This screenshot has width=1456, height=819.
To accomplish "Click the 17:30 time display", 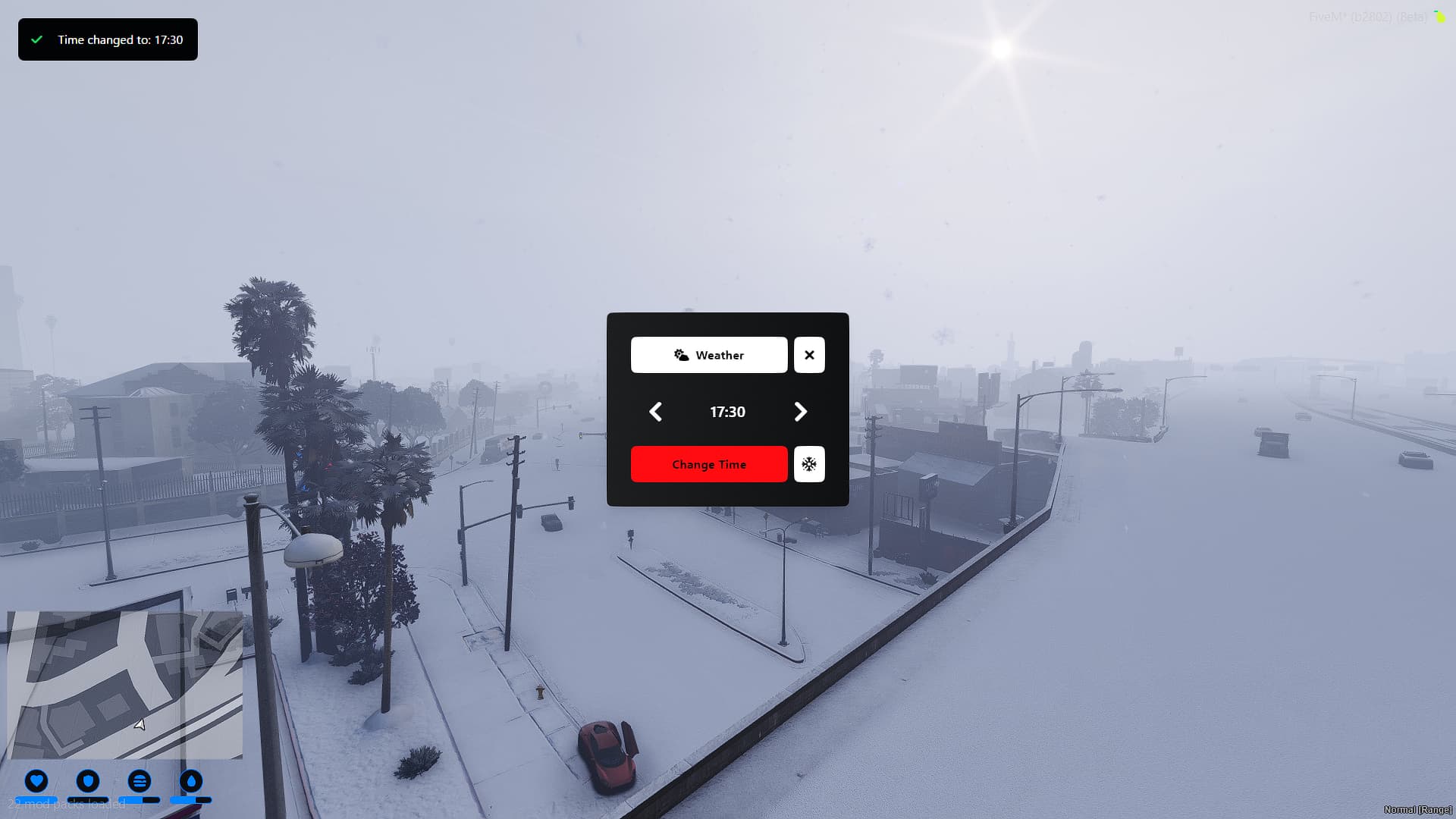I will [x=727, y=412].
